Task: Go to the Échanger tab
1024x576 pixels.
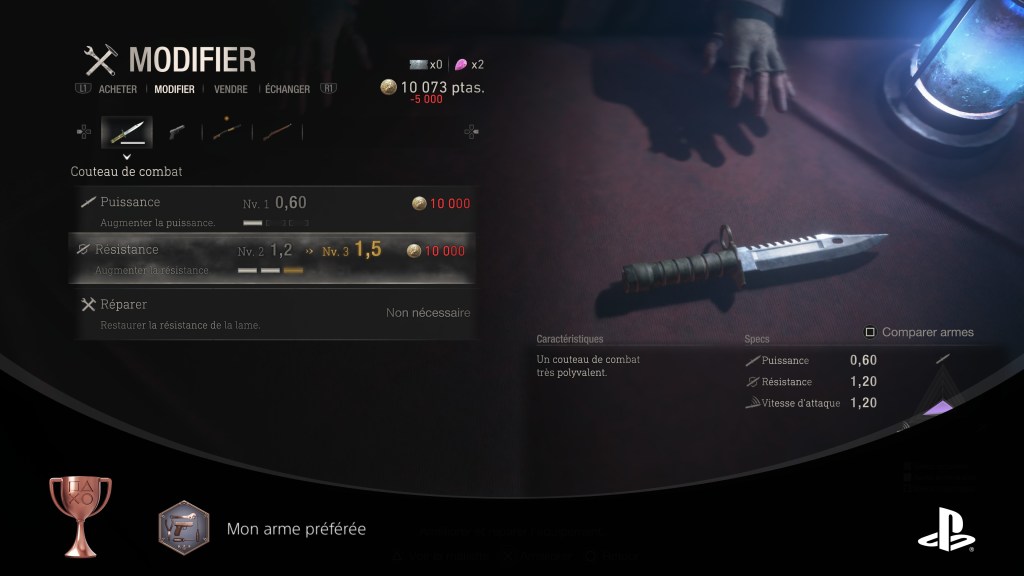Action: coord(287,89)
